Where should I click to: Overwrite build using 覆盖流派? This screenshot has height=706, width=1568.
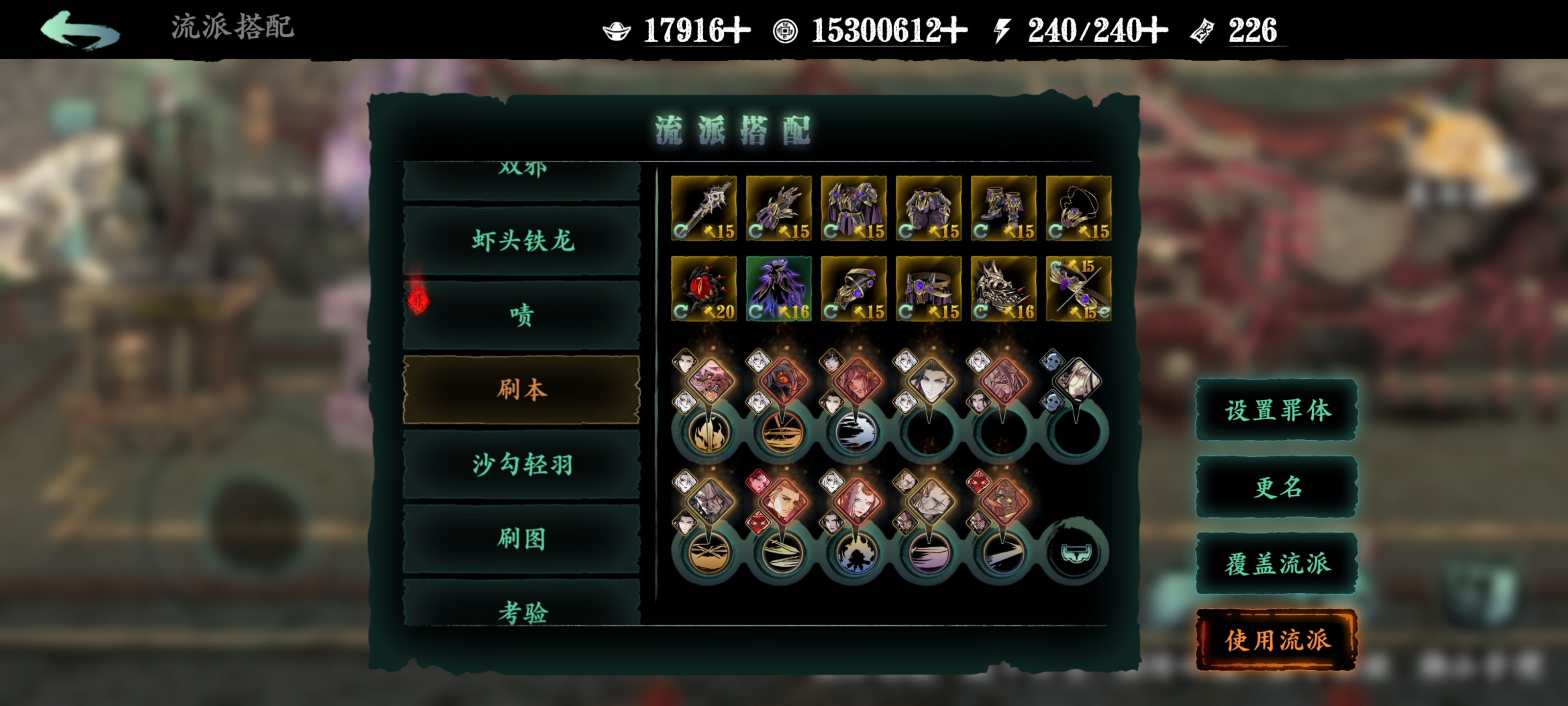coord(1276,563)
